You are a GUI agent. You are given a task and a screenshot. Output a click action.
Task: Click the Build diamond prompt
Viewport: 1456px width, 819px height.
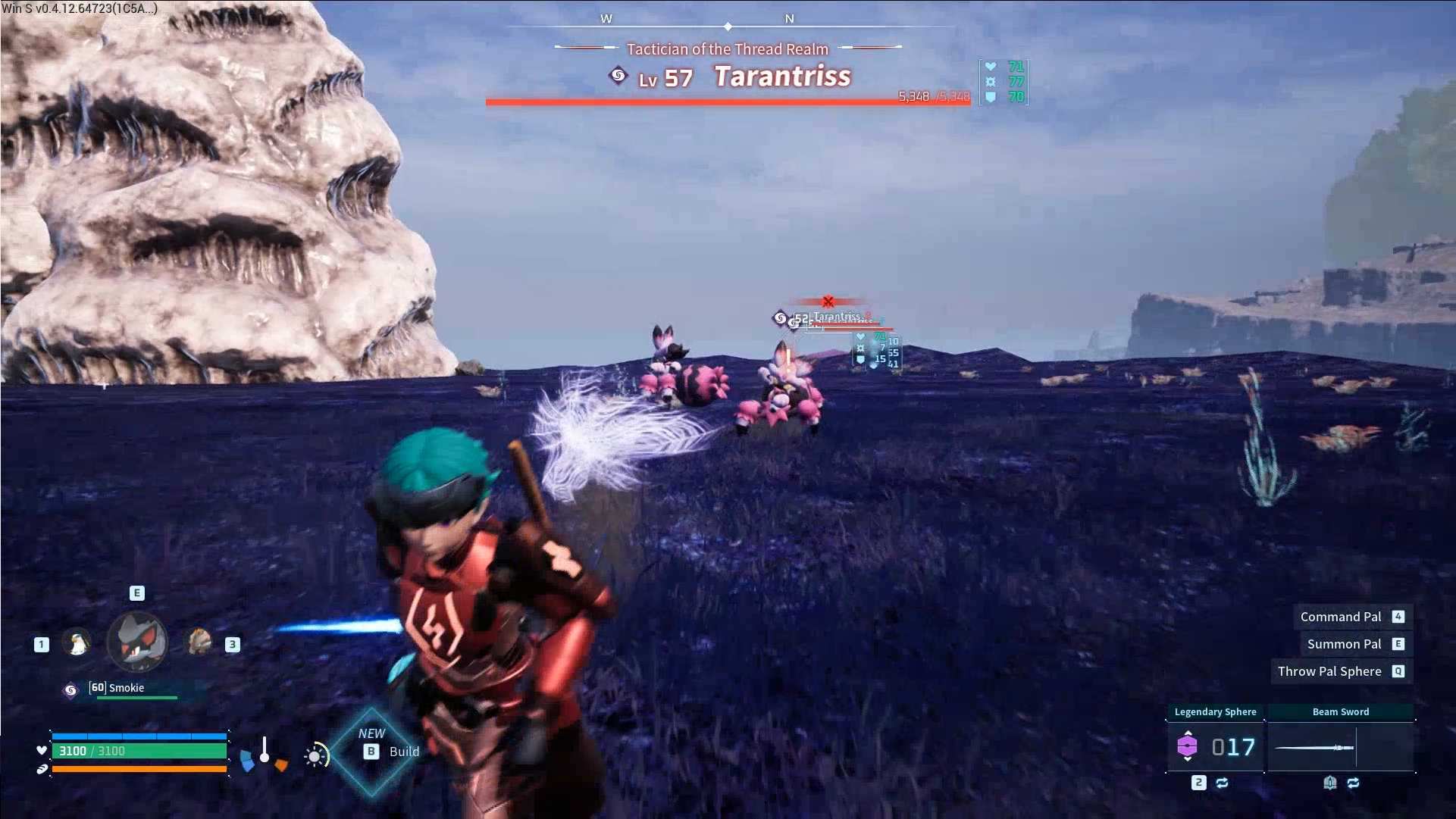click(371, 744)
